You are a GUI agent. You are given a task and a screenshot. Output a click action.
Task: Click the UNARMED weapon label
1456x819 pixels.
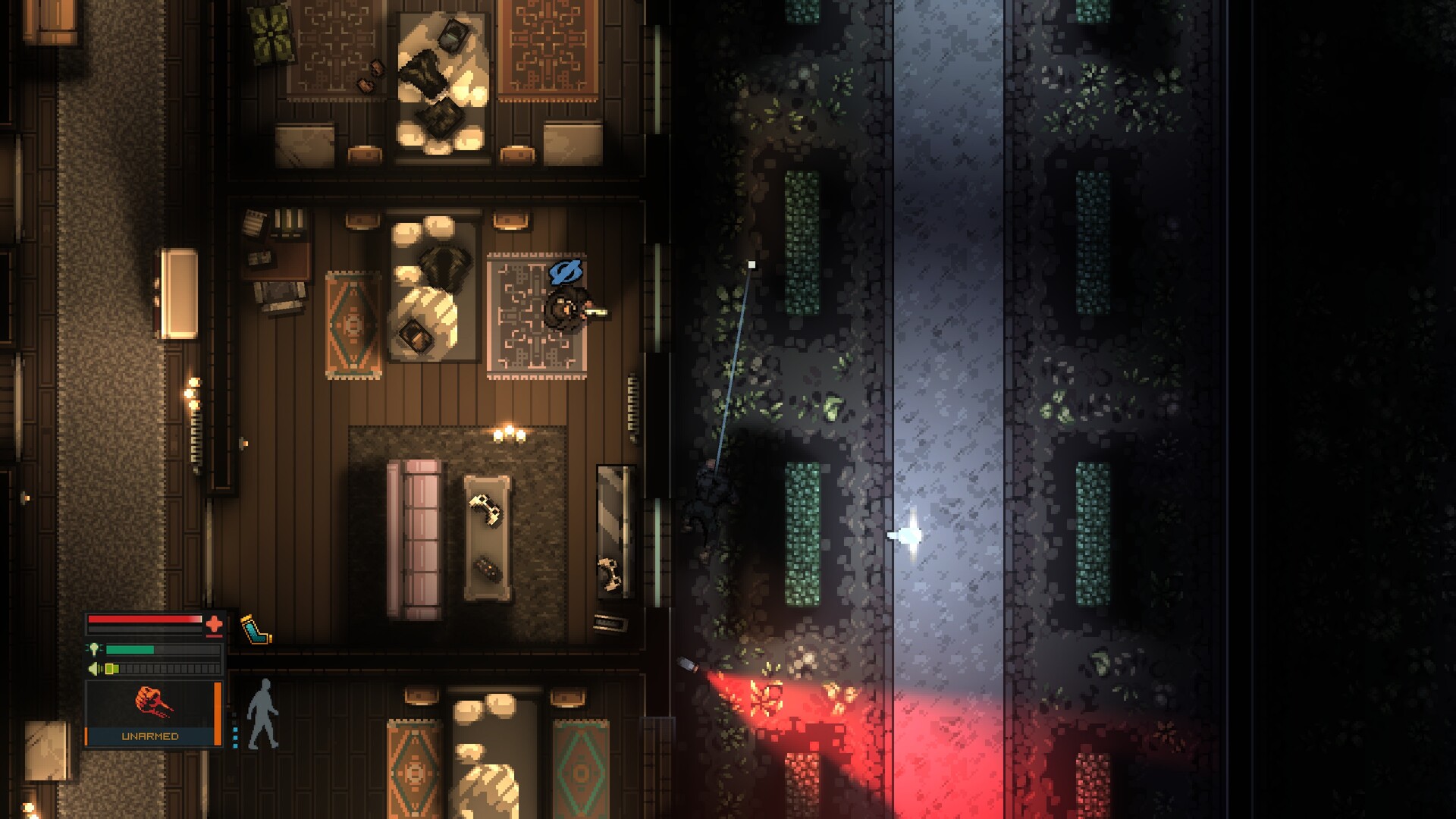[x=150, y=736]
